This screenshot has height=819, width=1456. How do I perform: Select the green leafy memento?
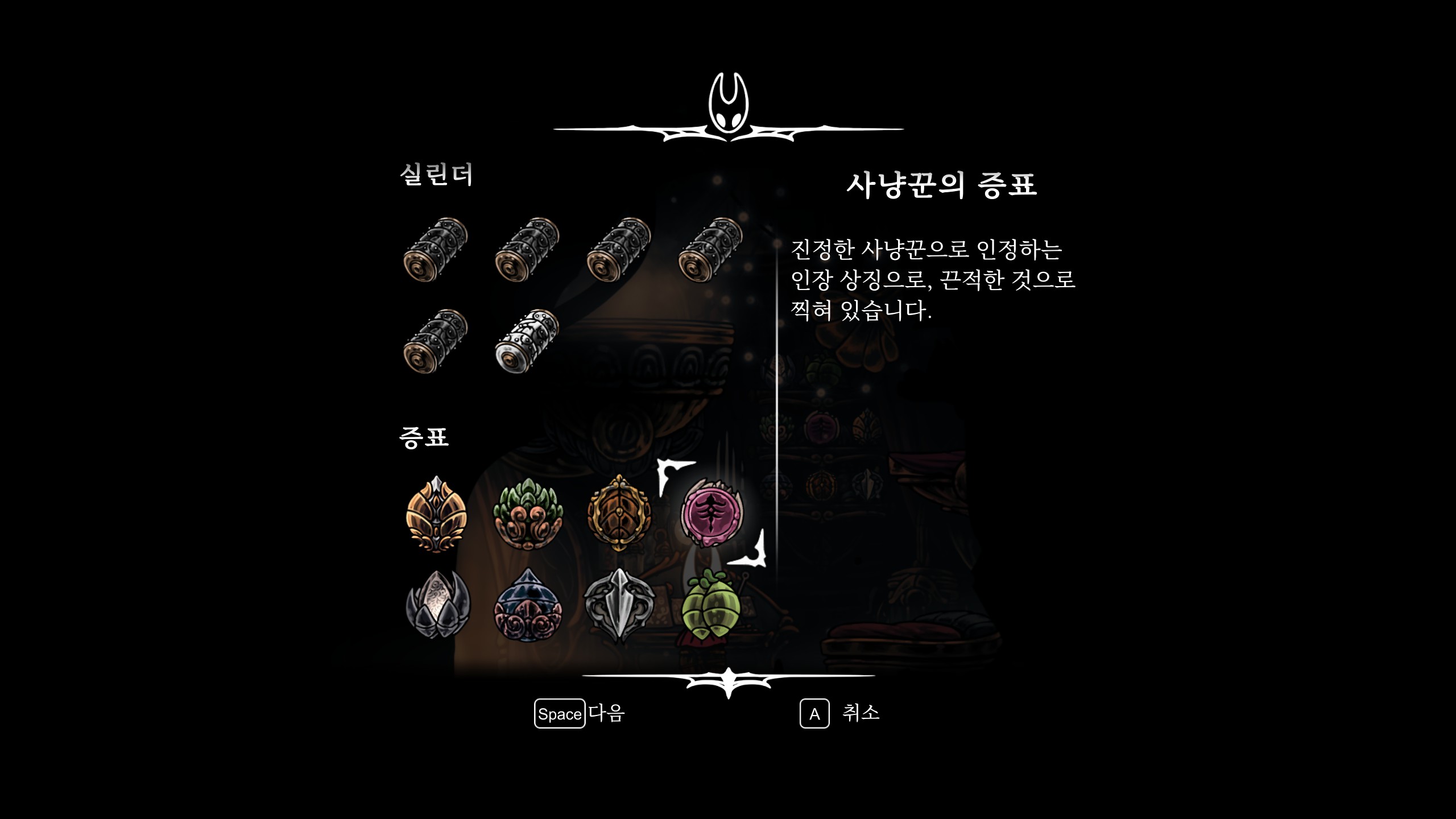528,514
